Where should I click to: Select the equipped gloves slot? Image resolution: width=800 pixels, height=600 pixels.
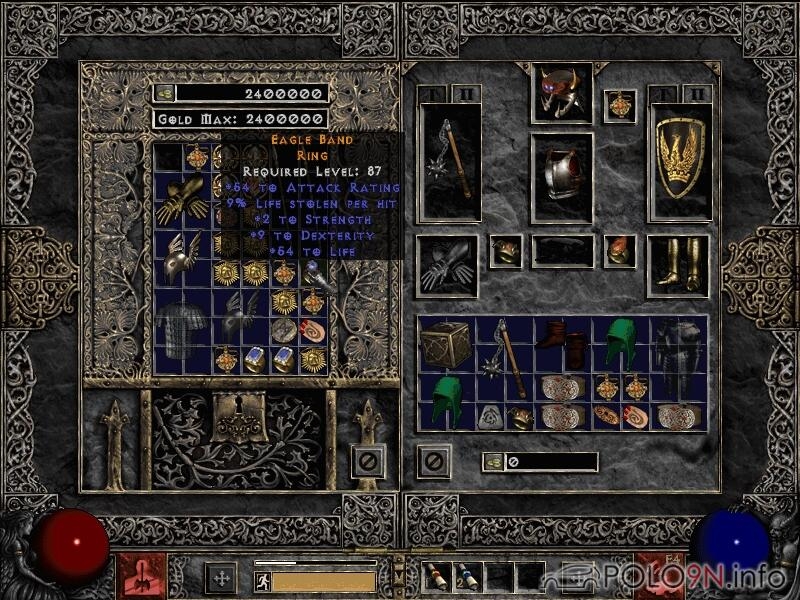click(x=445, y=265)
